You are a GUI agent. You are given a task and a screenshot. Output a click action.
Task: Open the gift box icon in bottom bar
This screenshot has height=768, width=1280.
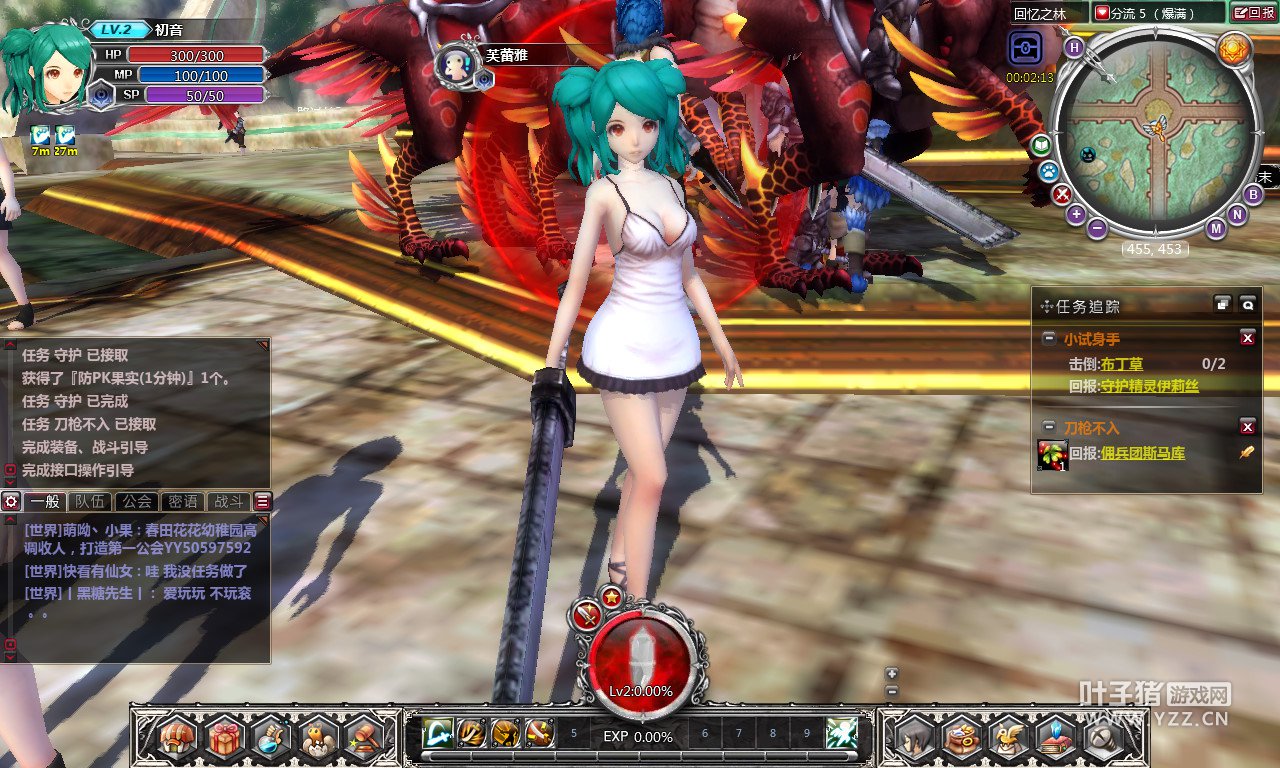click(226, 739)
